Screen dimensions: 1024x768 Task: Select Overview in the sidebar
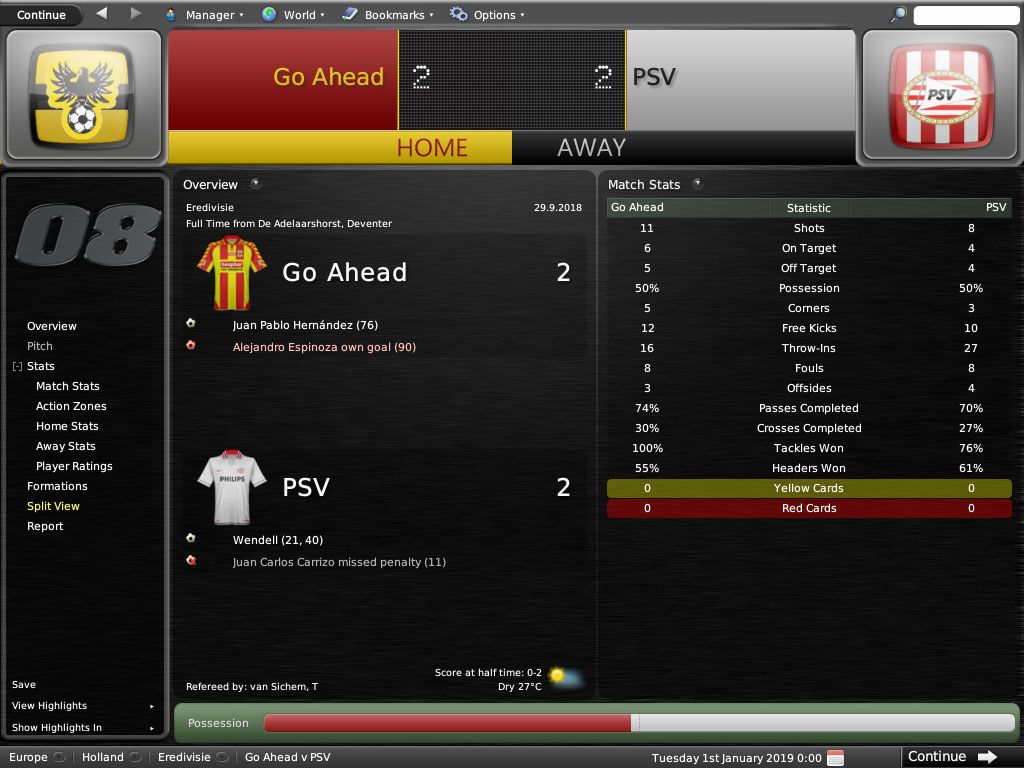[52, 326]
